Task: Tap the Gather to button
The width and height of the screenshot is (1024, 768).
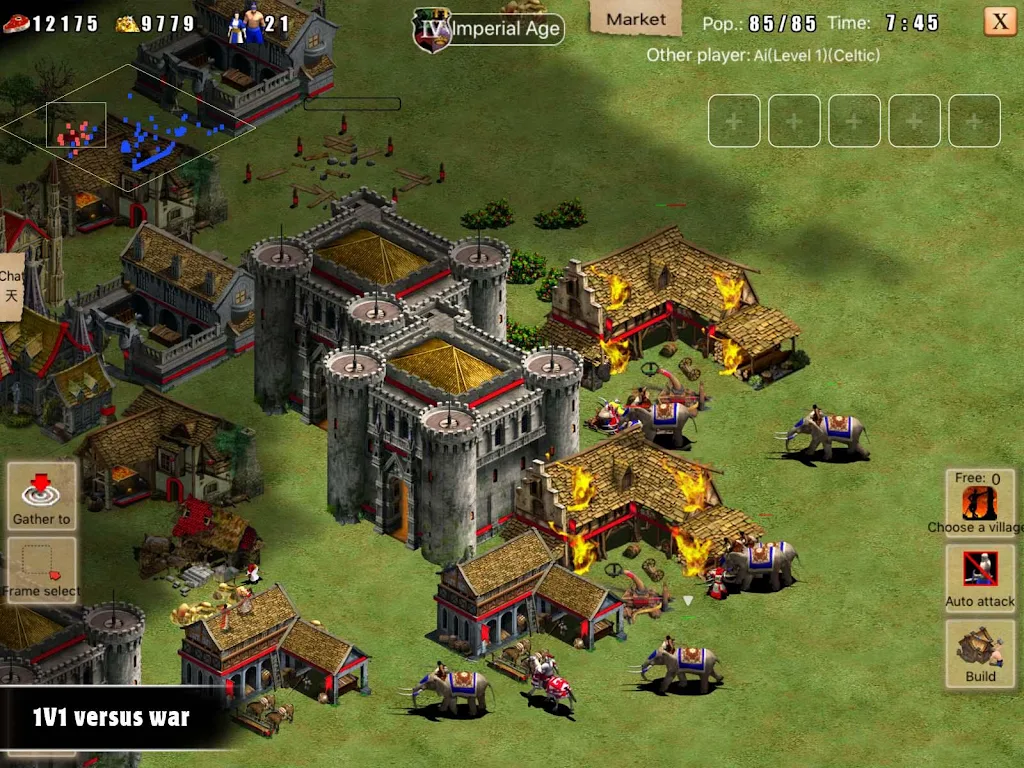Action: point(41,494)
